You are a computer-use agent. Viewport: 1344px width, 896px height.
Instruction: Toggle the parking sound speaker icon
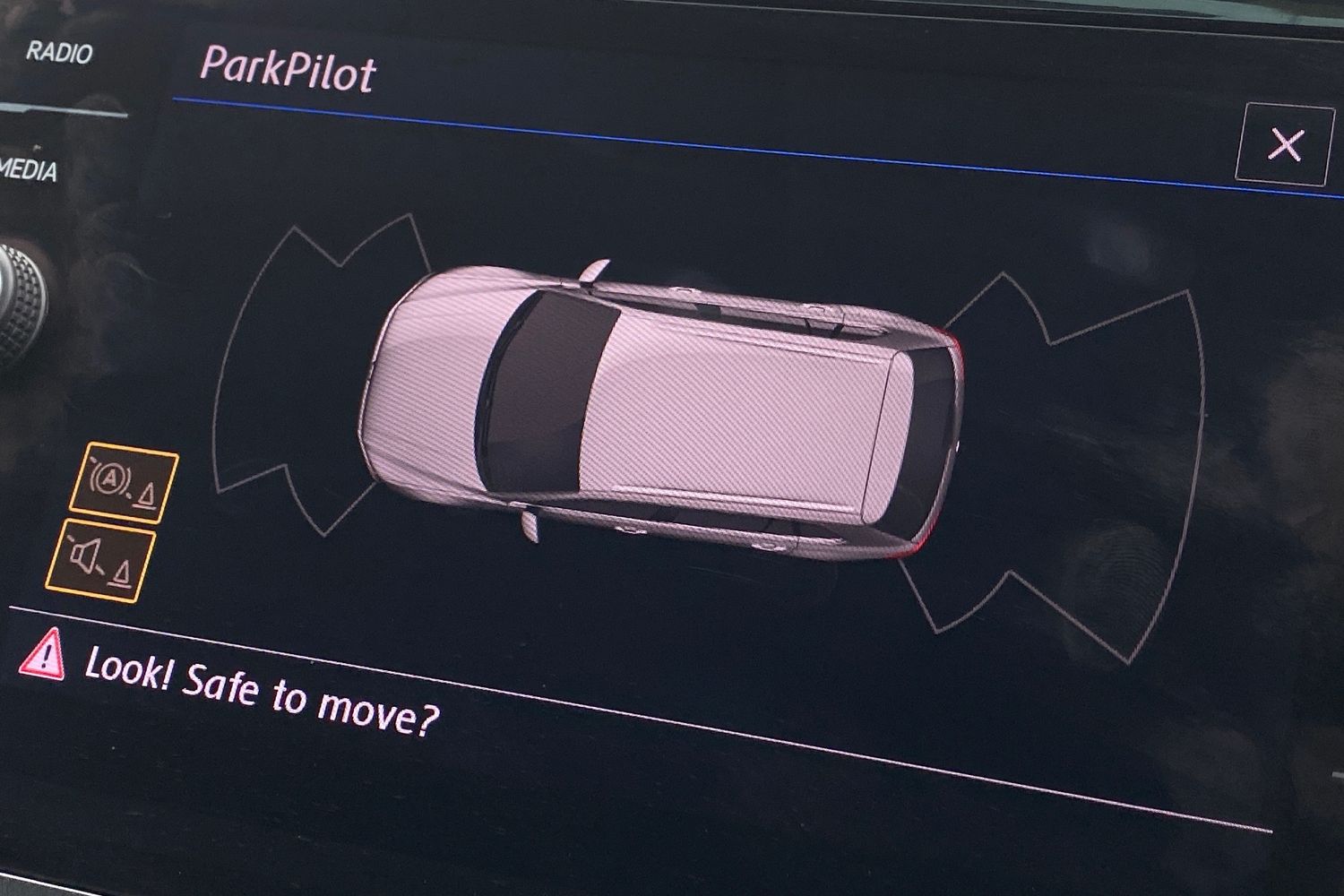coord(101,559)
